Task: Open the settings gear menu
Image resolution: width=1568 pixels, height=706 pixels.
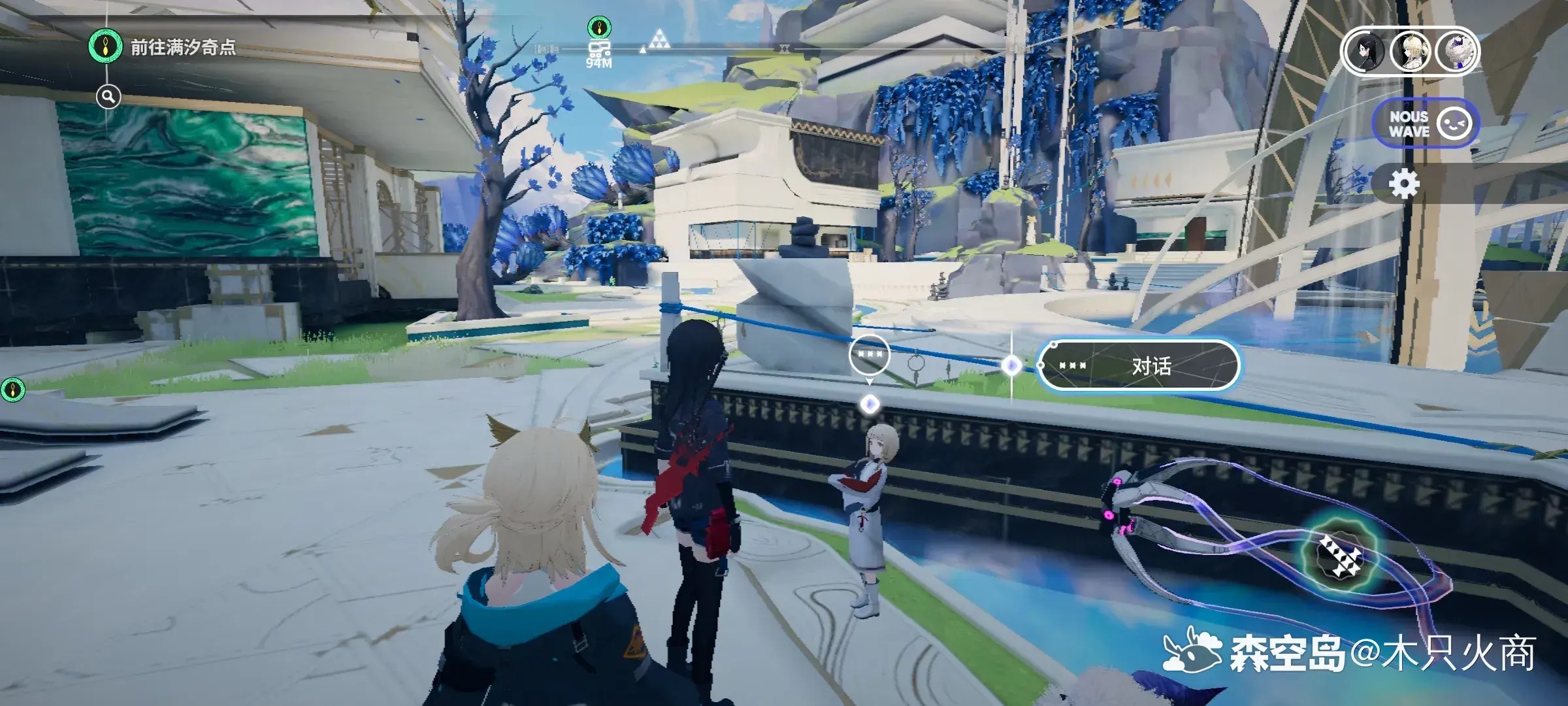Action: point(1403,184)
